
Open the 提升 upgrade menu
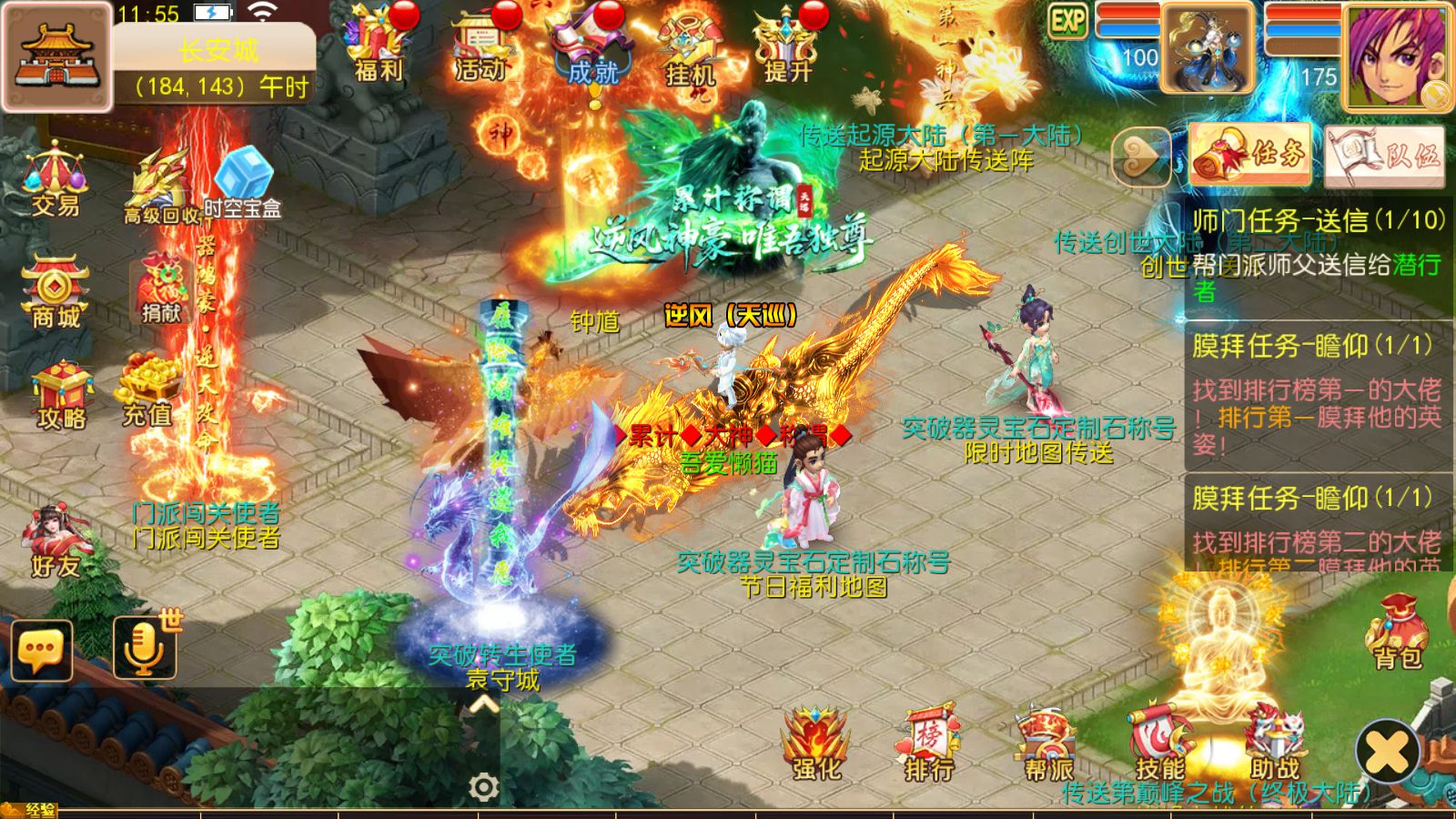coord(786,45)
